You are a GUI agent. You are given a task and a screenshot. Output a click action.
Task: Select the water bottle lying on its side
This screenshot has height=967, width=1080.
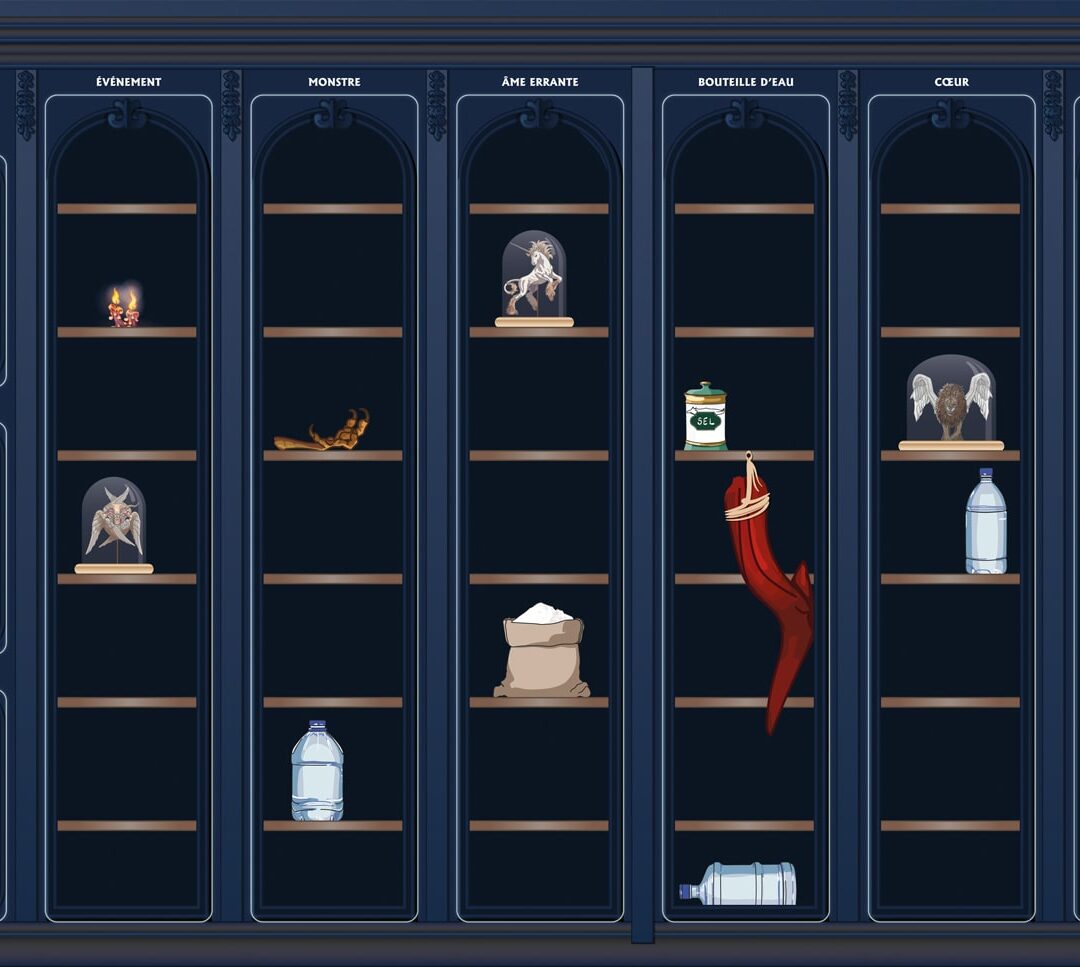[x=740, y=884]
